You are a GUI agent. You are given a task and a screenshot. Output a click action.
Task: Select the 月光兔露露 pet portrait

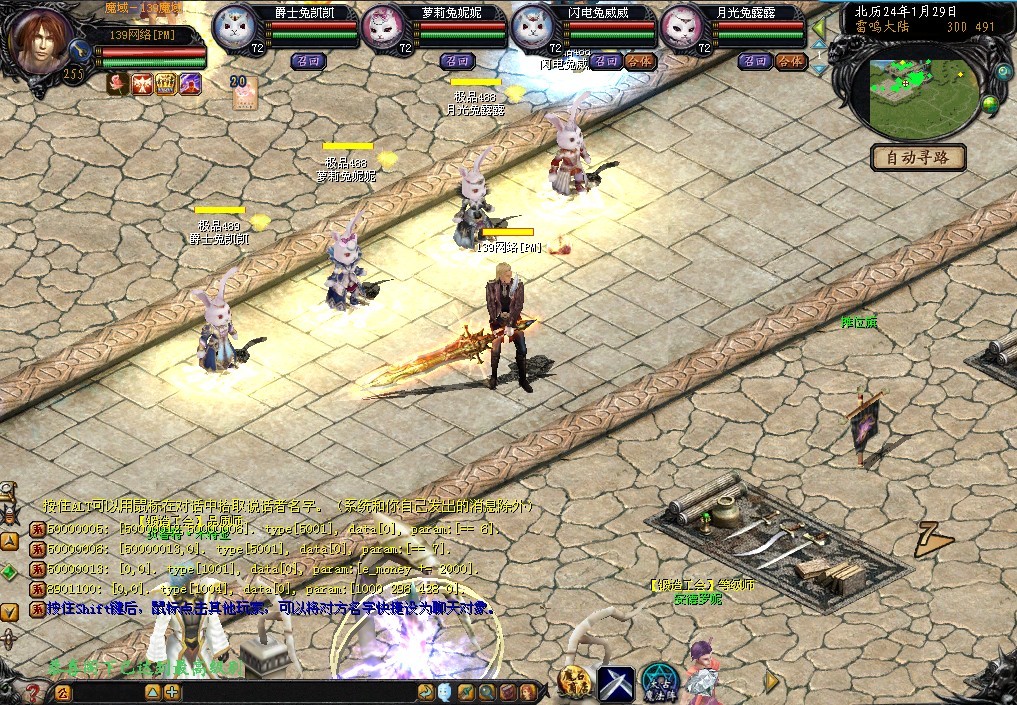pyautogui.click(x=685, y=27)
